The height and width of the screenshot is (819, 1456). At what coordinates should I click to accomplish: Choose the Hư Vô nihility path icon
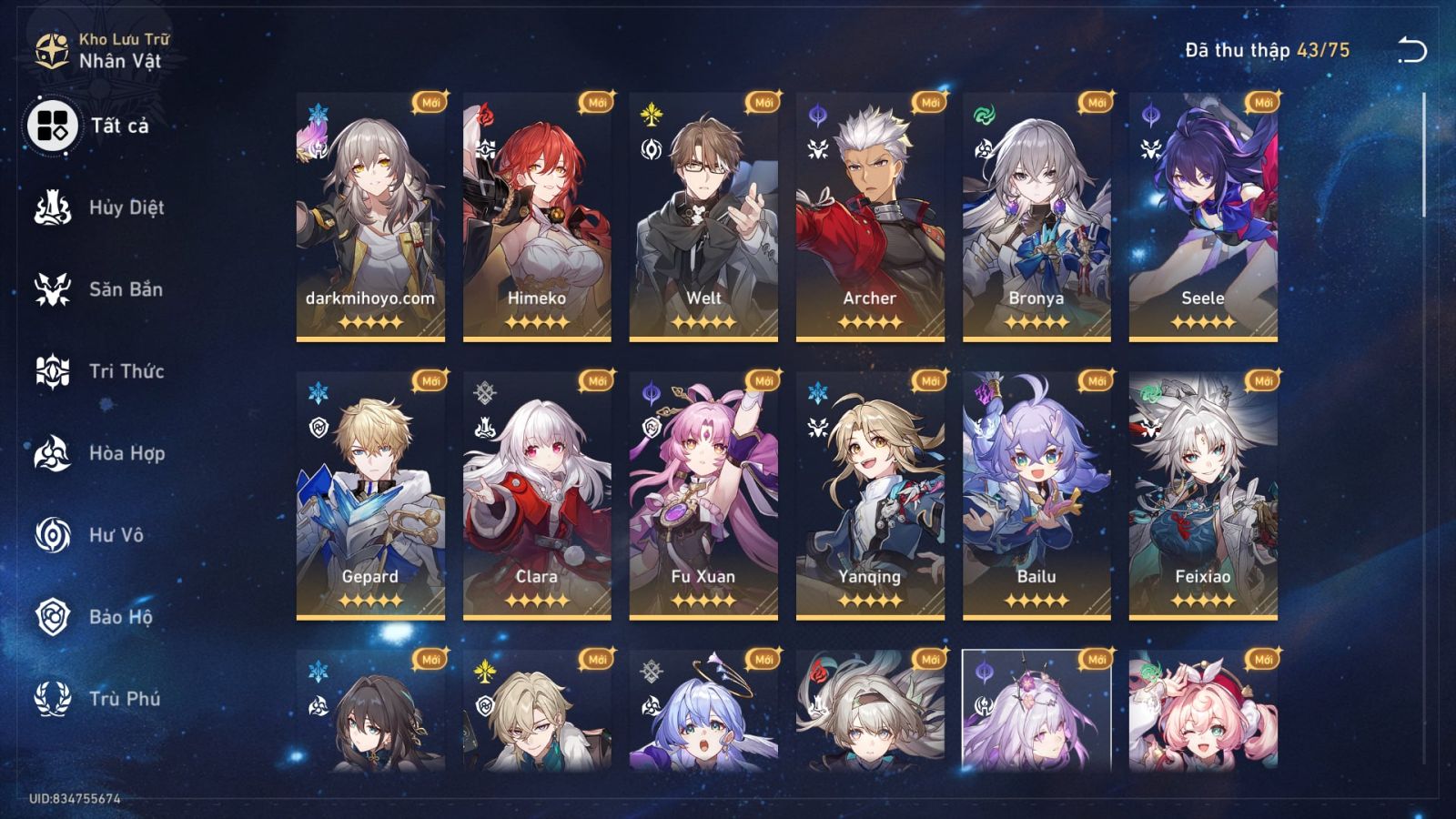52,535
